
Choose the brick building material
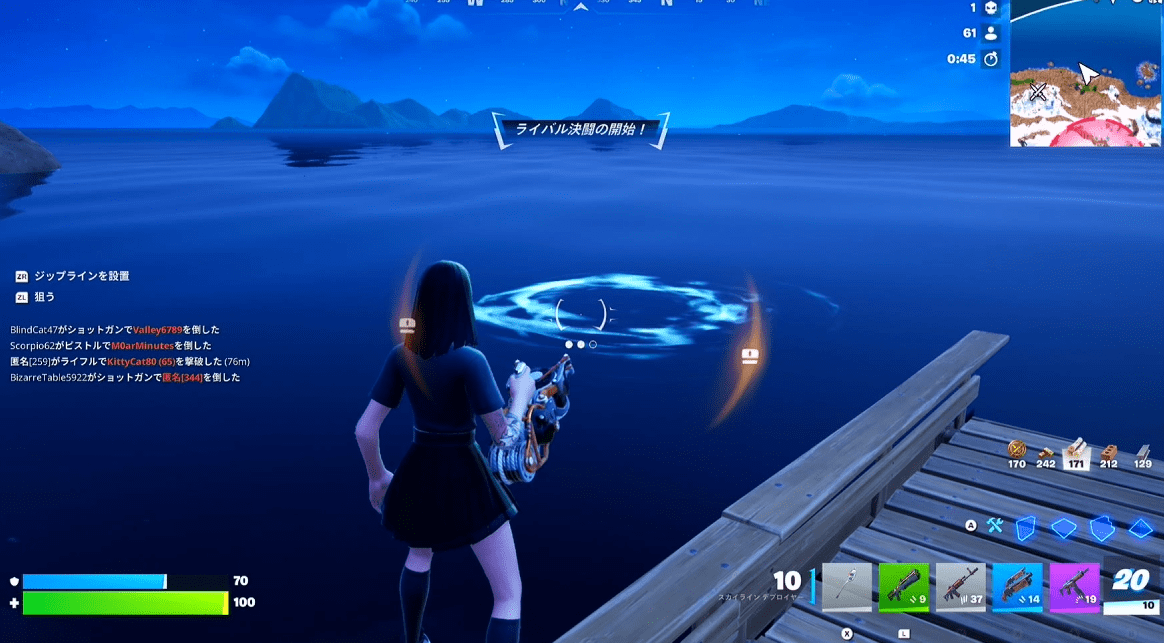coord(1109,451)
